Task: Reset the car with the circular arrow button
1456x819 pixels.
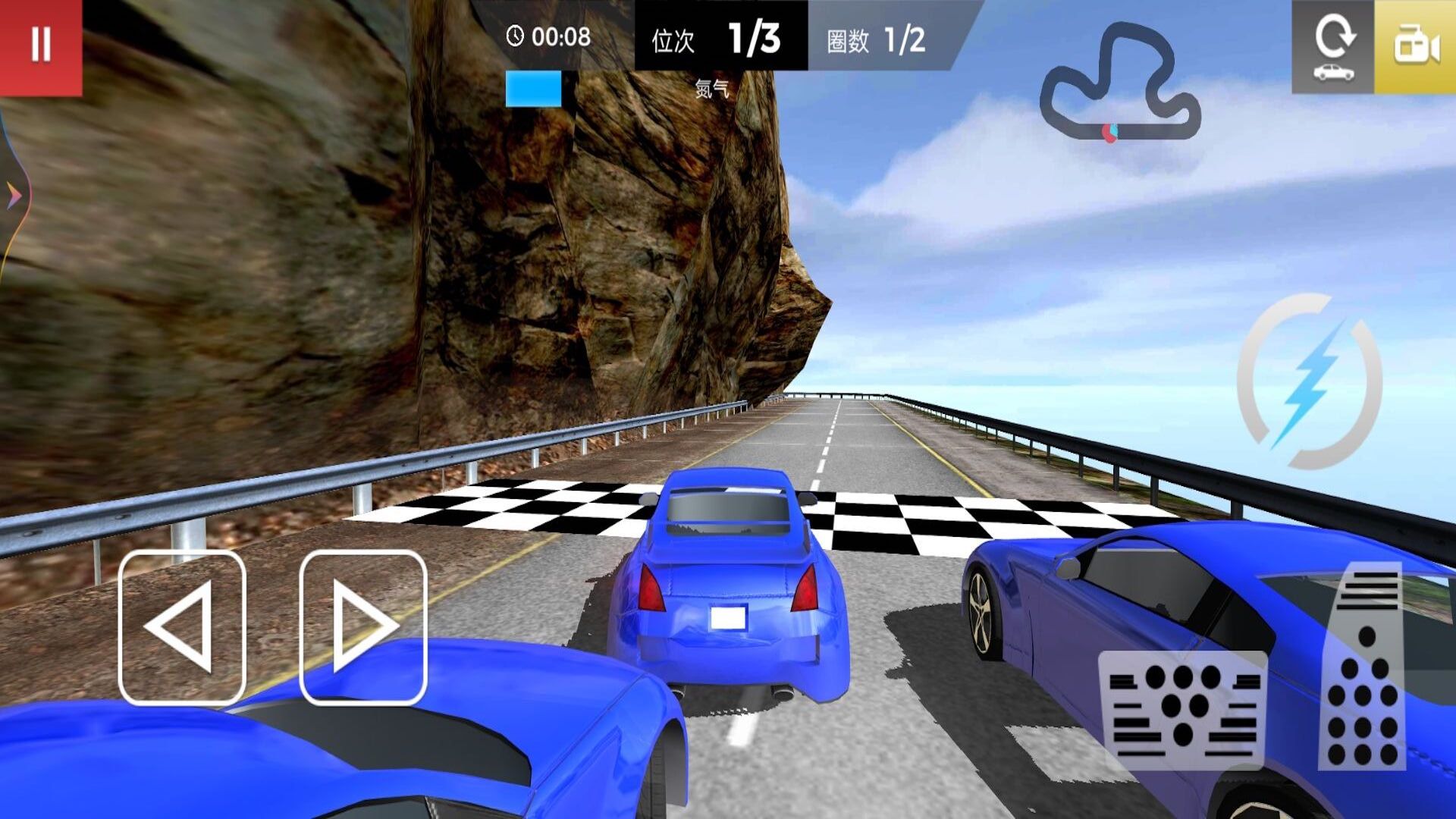Action: click(x=1332, y=47)
